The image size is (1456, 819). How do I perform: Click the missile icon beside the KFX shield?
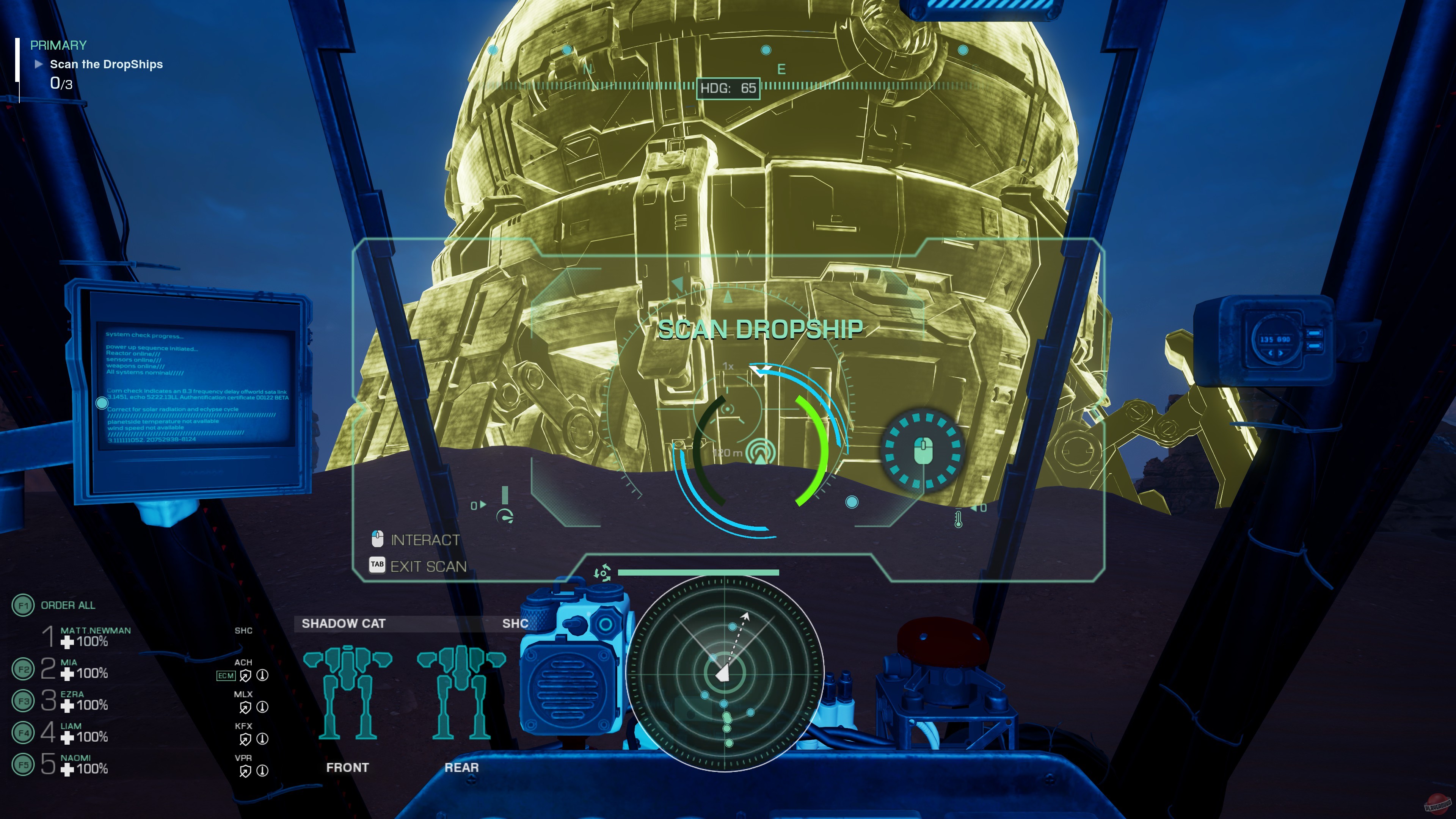pos(263,738)
